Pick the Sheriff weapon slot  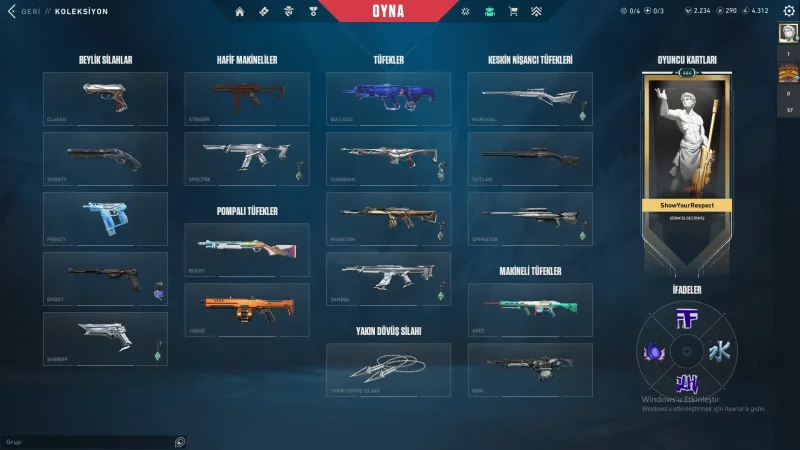coord(105,338)
